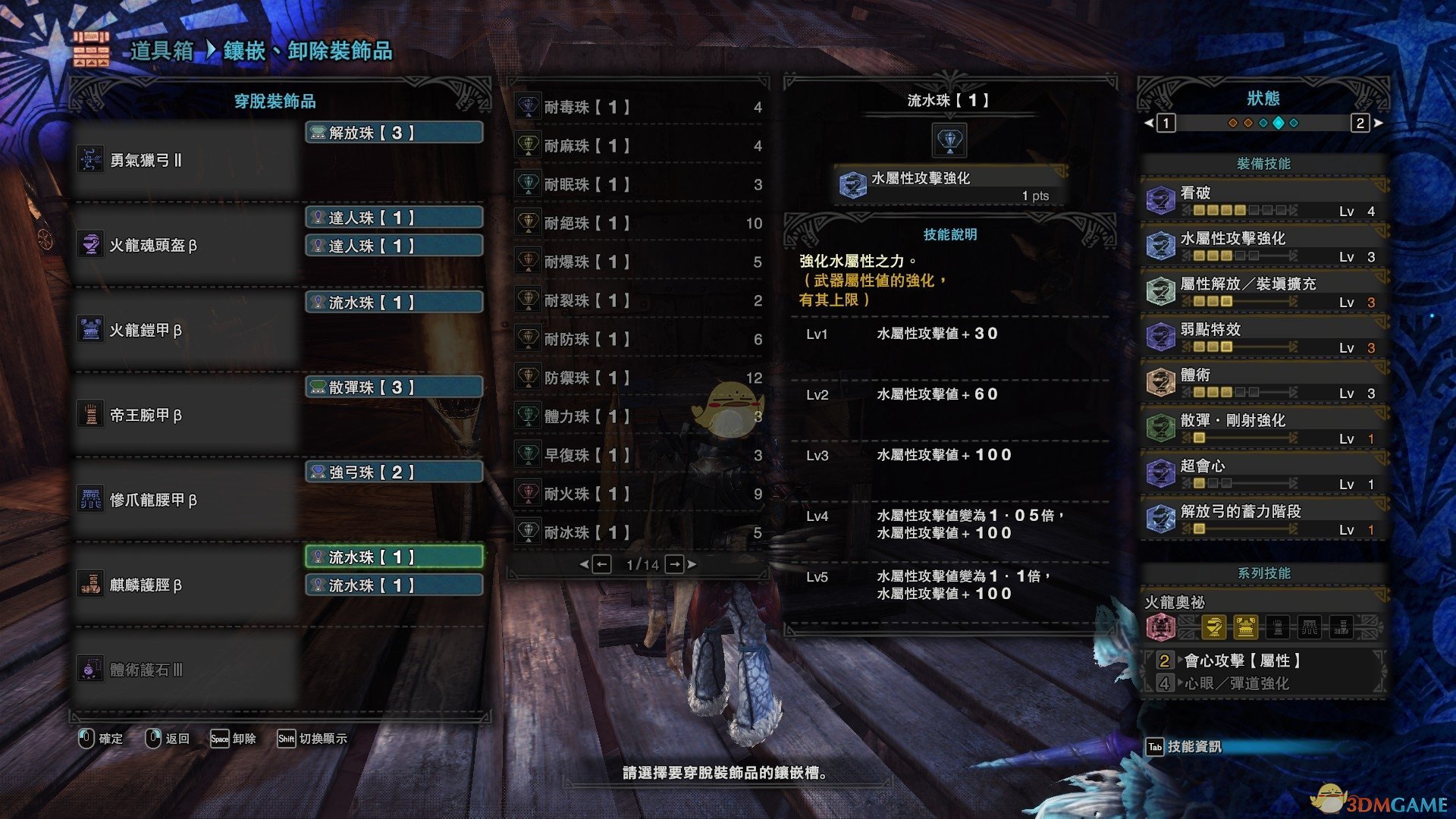This screenshot has height=819, width=1456.
Task: Choose 耐絕珠【1】 in the jewel list
Action: pos(639,224)
